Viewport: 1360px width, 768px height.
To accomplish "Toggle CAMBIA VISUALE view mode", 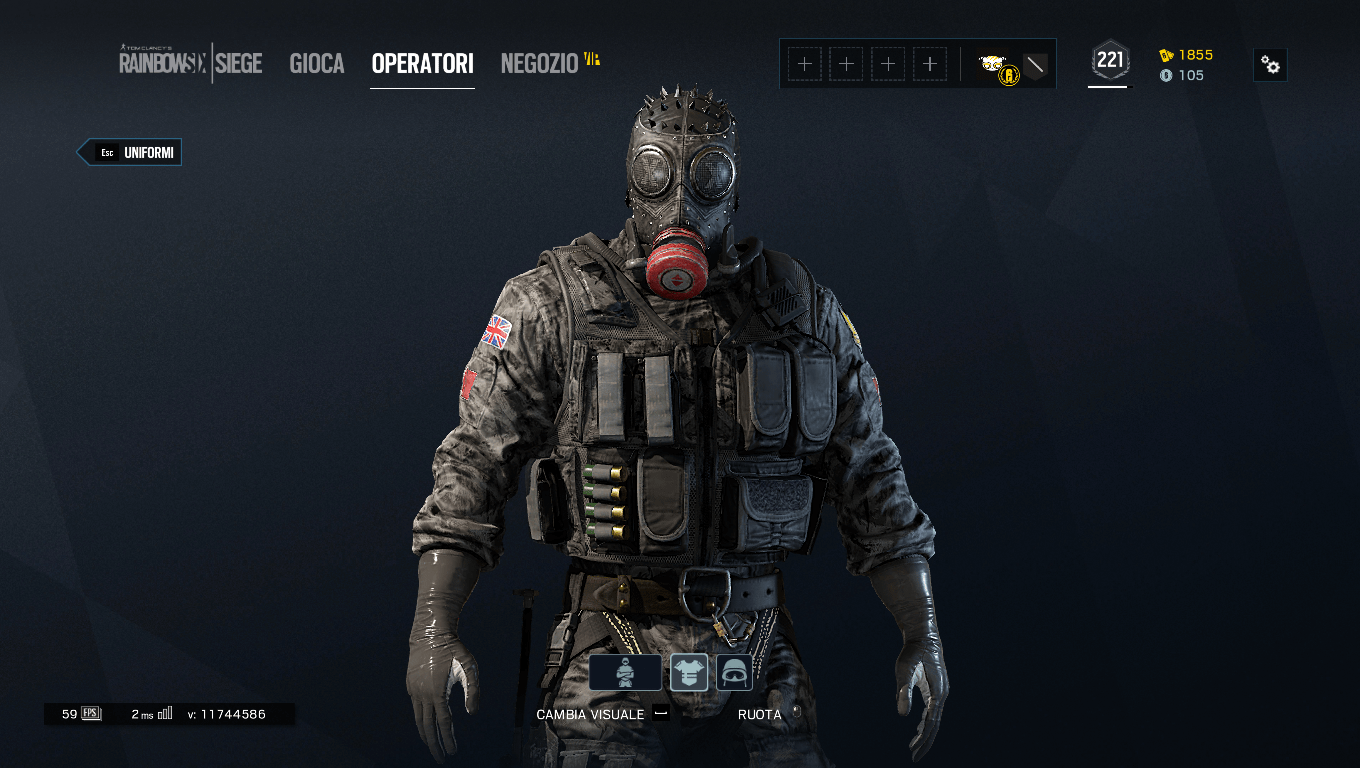I will [591, 714].
